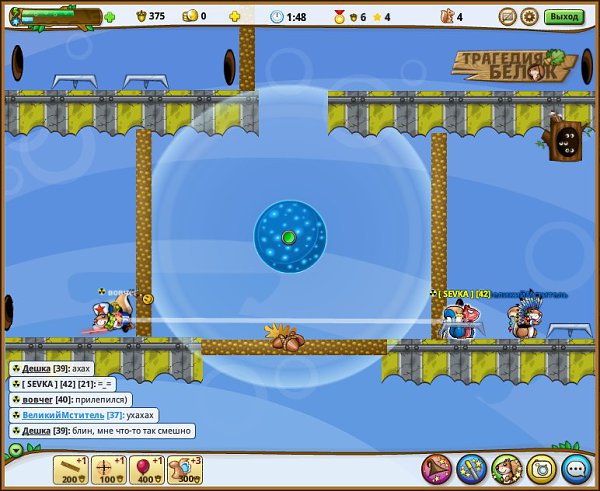
Task: Click the green Выход exit button
Action: pos(564,16)
